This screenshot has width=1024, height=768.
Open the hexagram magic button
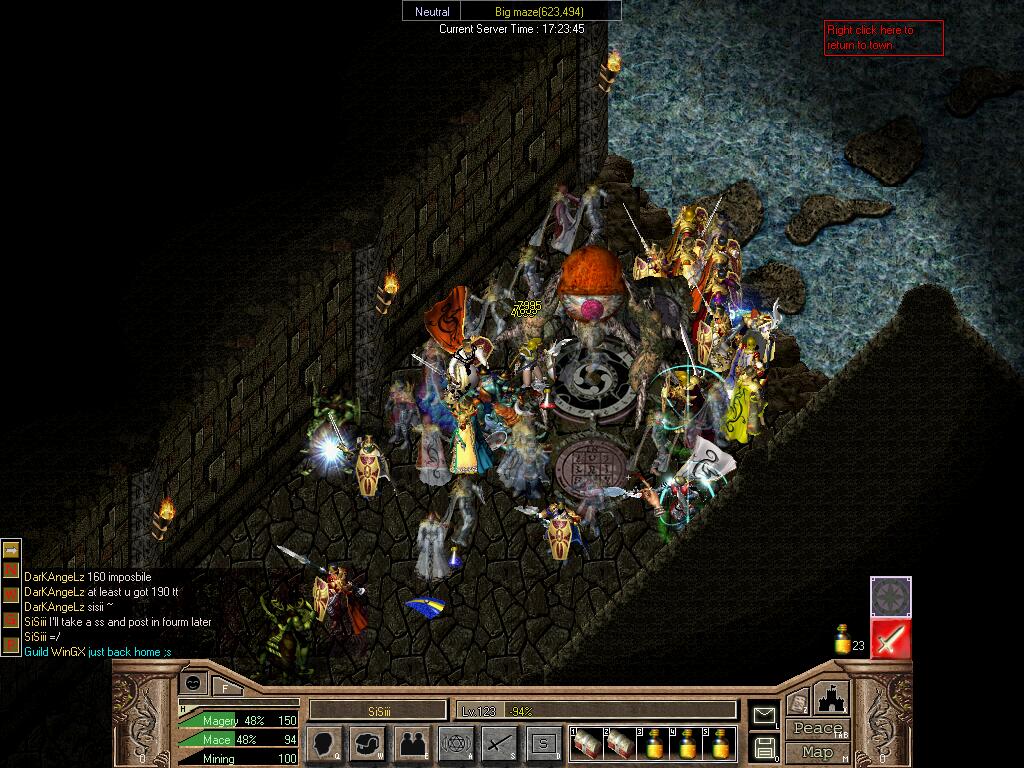click(x=456, y=743)
